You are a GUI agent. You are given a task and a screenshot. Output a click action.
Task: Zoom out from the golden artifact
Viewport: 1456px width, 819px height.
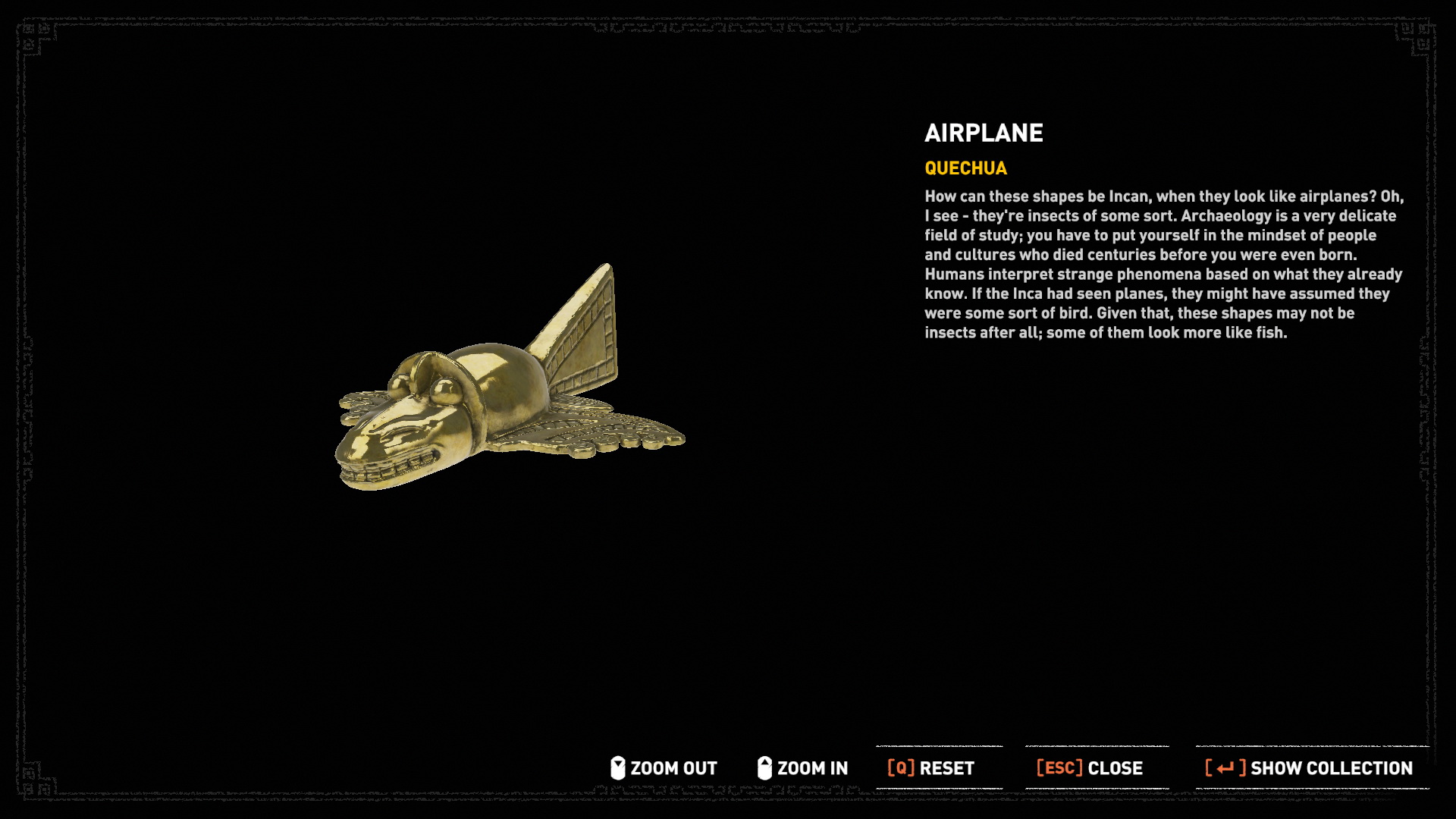(x=664, y=768)
